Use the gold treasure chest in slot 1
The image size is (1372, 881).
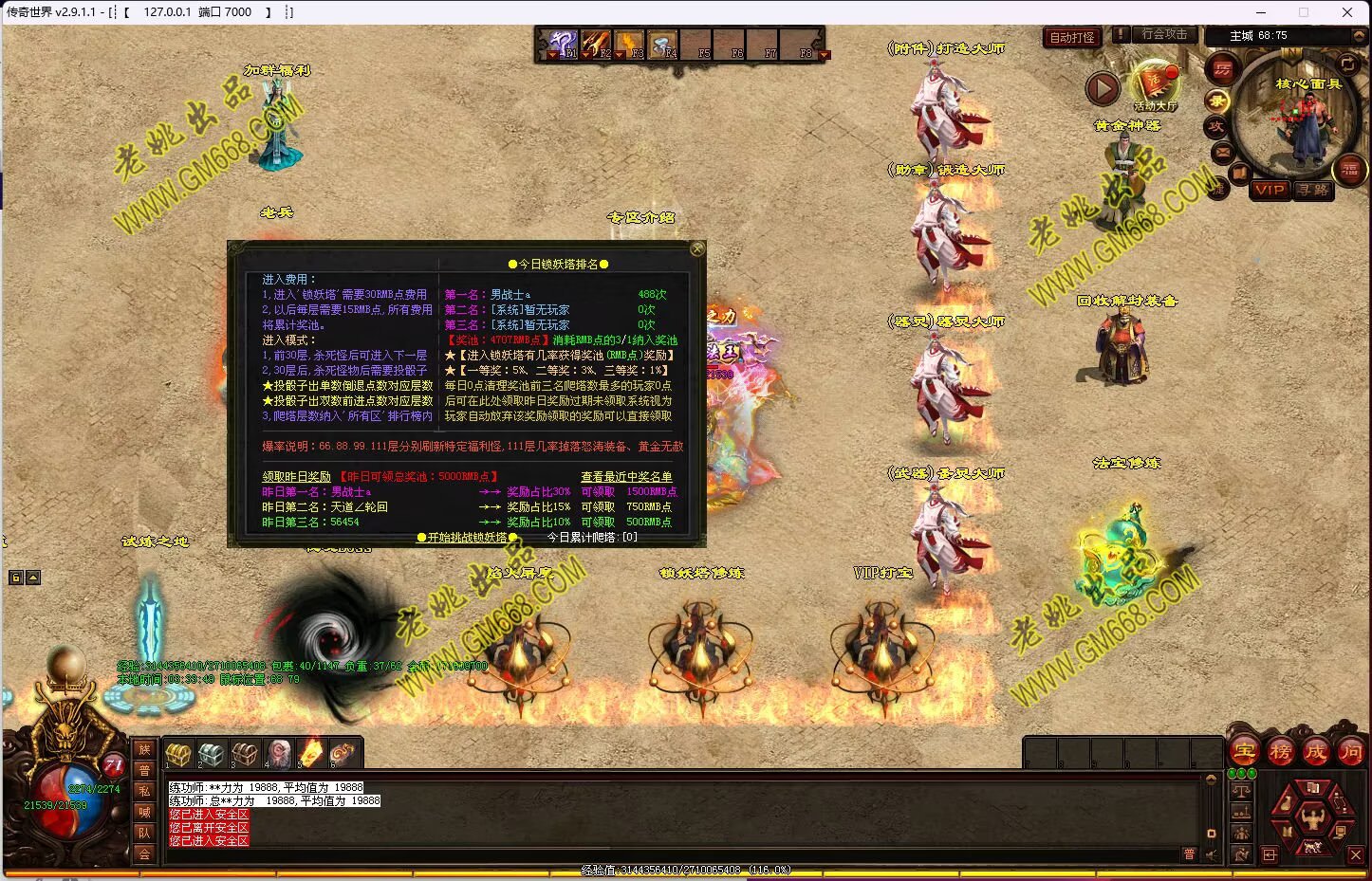click(178, 754)
